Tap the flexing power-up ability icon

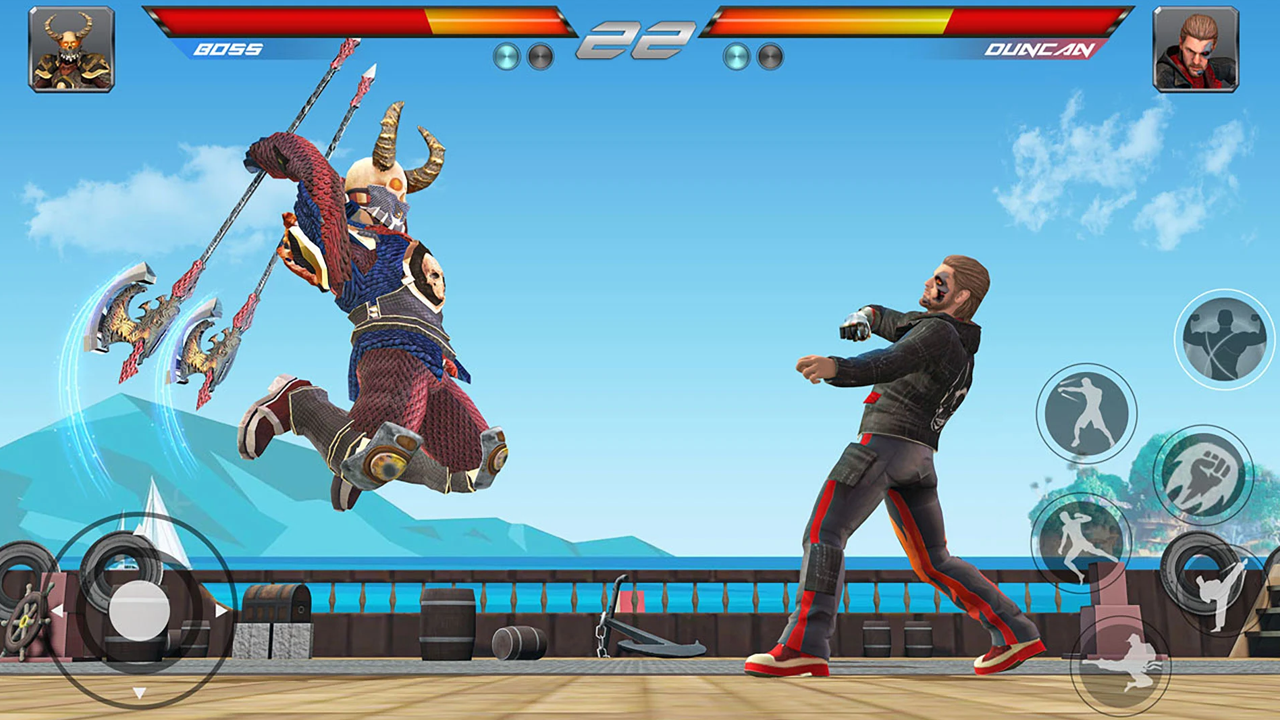click(x=1222, y=337)
